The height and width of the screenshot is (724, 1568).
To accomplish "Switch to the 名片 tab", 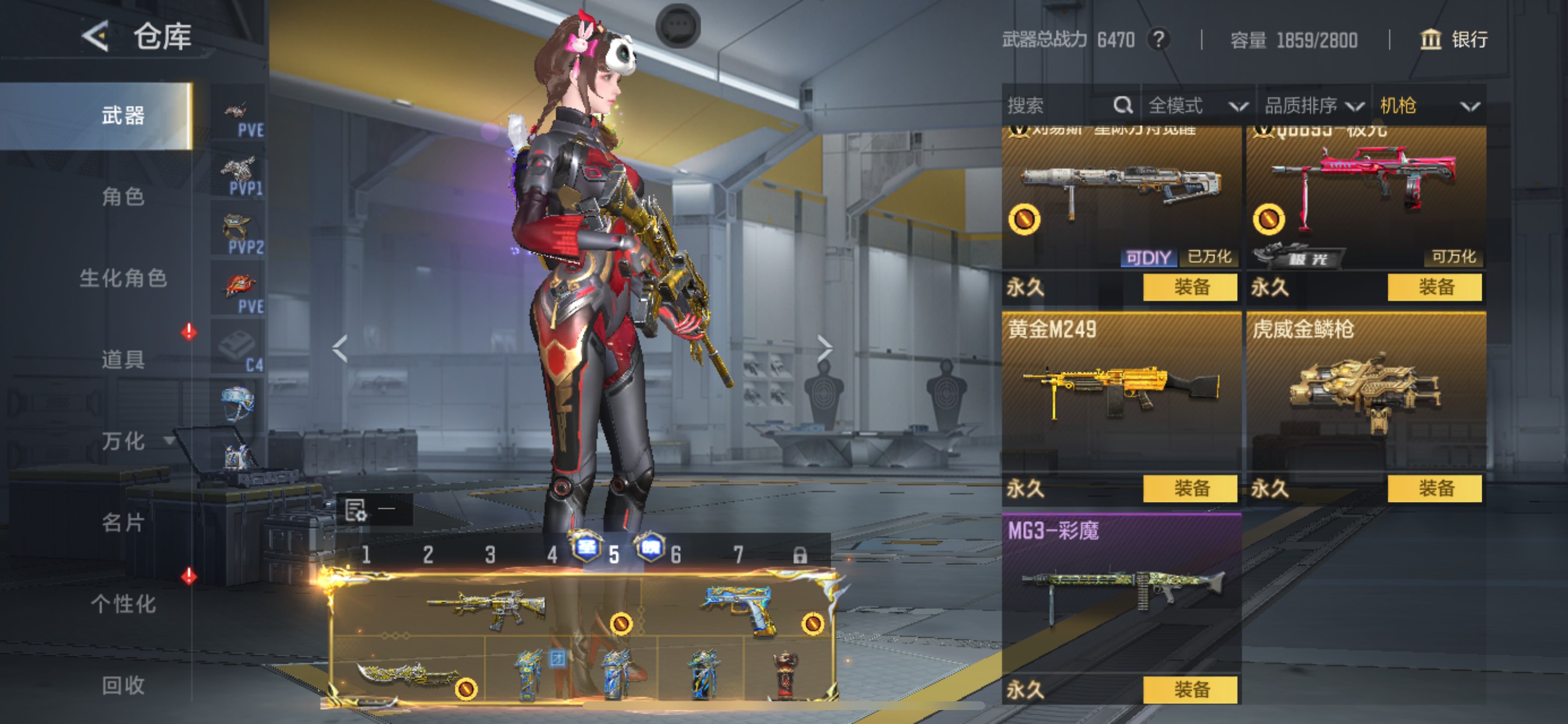I will tap(123, 522).
